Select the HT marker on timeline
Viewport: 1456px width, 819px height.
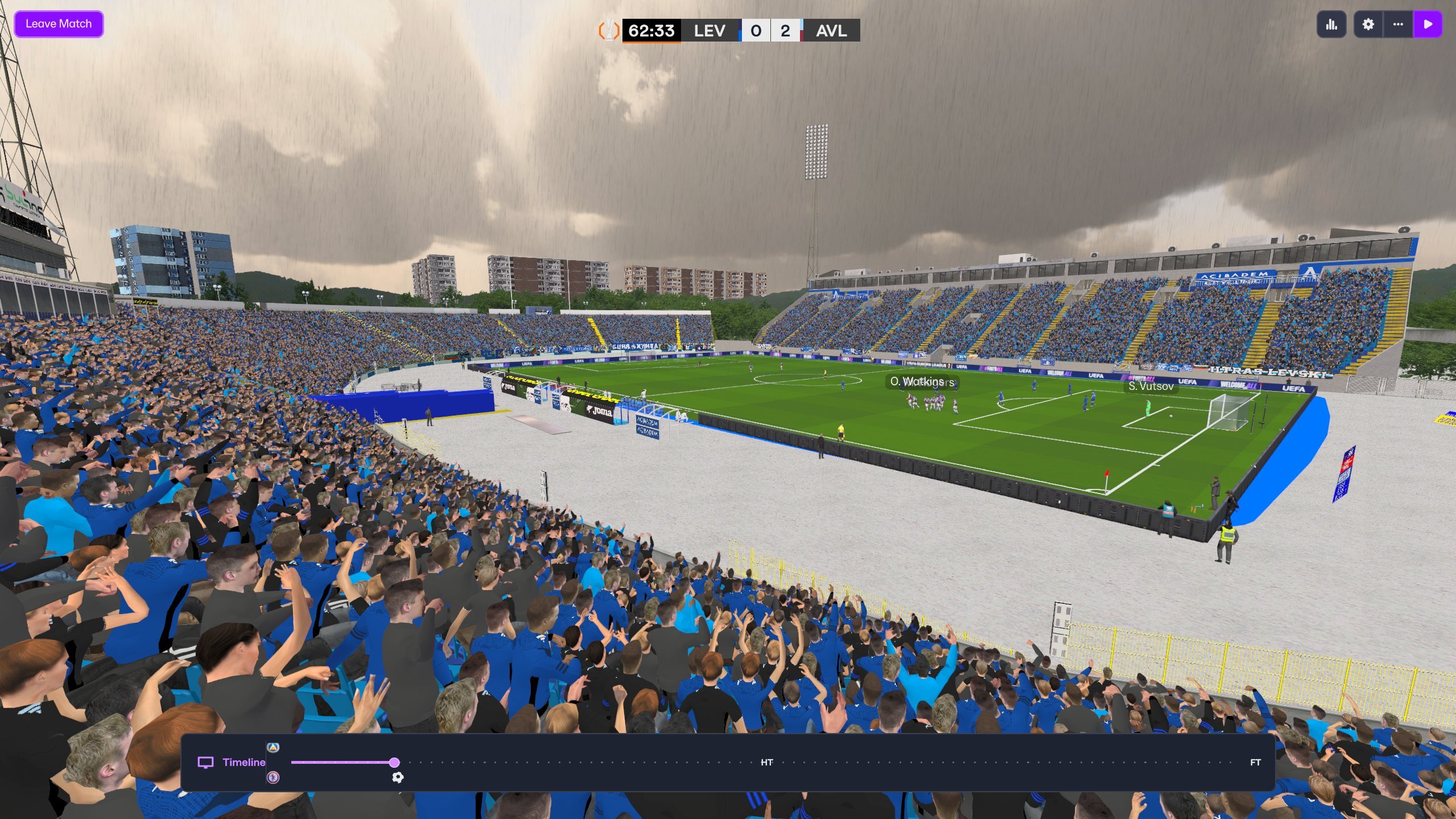tap(766, 762)
